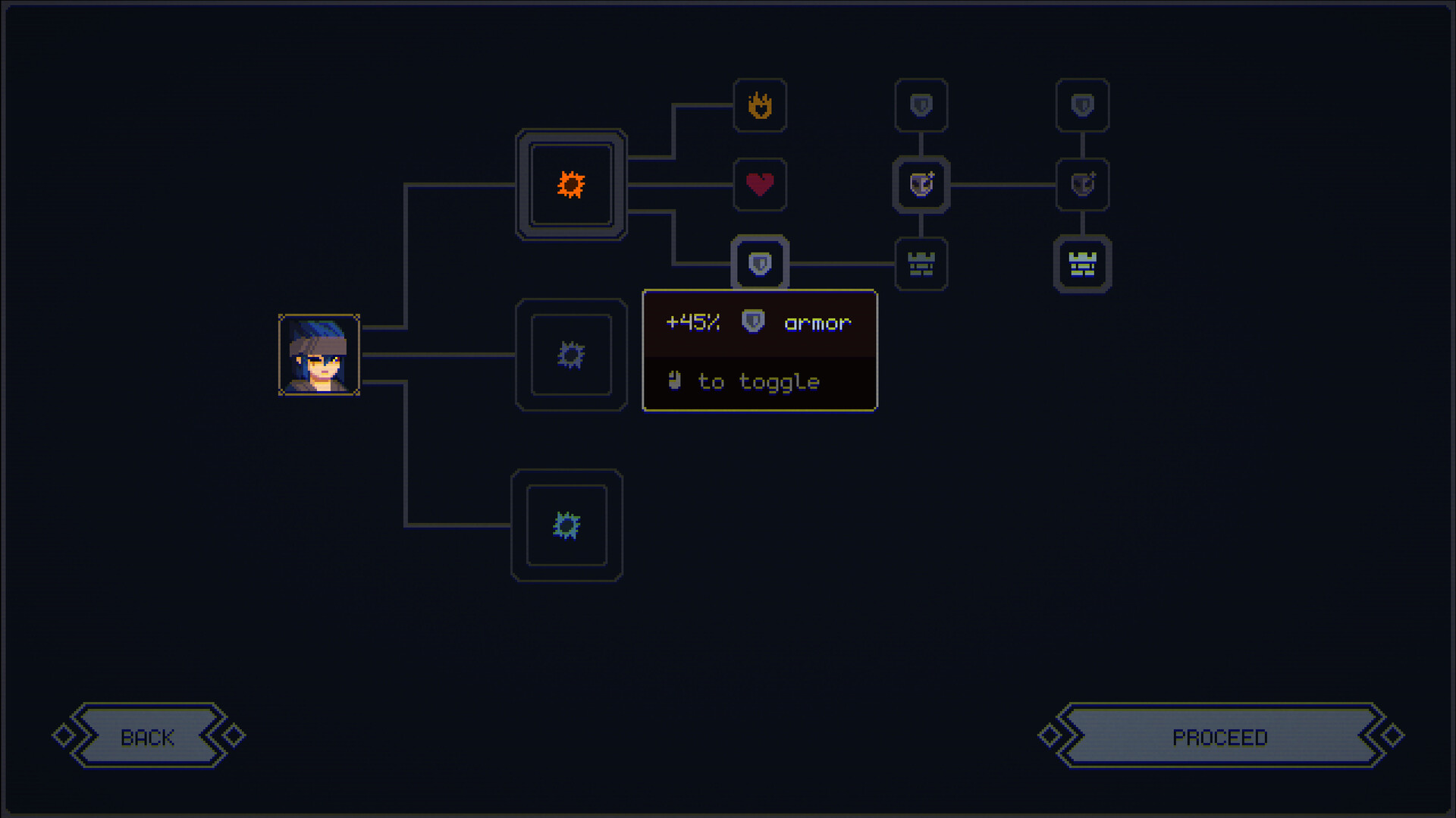Select the middle blue sun skill node
The width and height of the screenshot is (1456, 818).
click(x=571, y=355)
